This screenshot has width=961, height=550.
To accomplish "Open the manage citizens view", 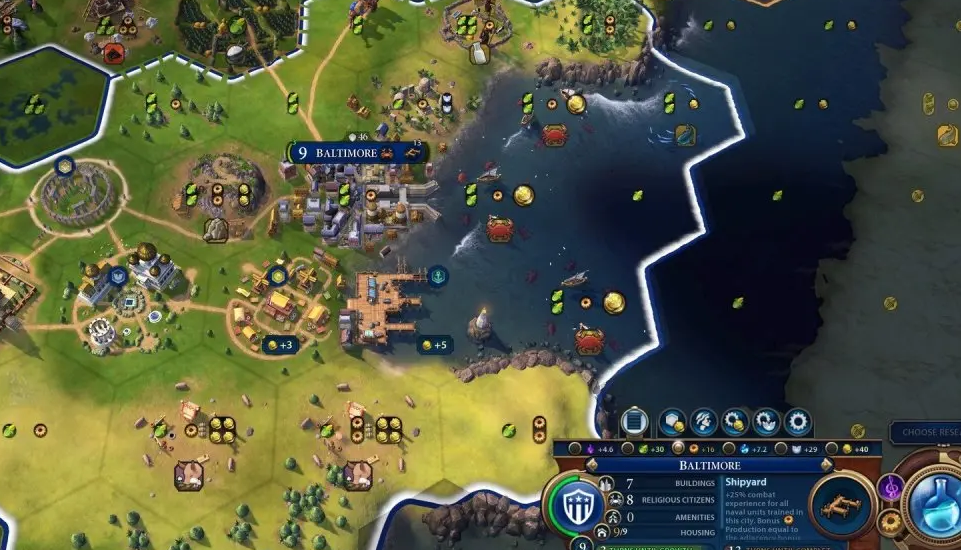I will coord(703,421).
